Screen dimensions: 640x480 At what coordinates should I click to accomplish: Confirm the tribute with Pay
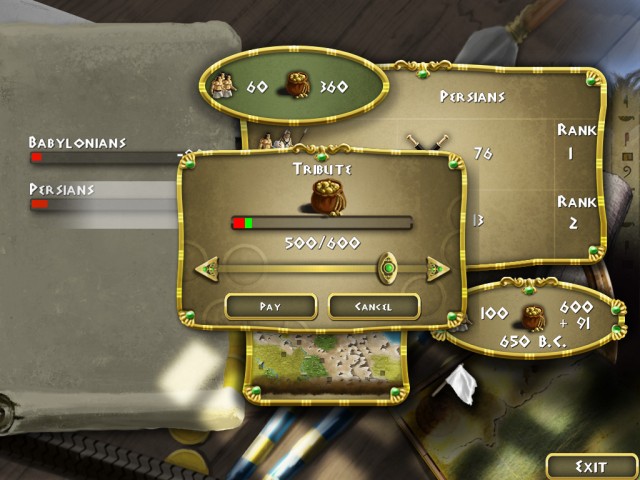[270, 306]
